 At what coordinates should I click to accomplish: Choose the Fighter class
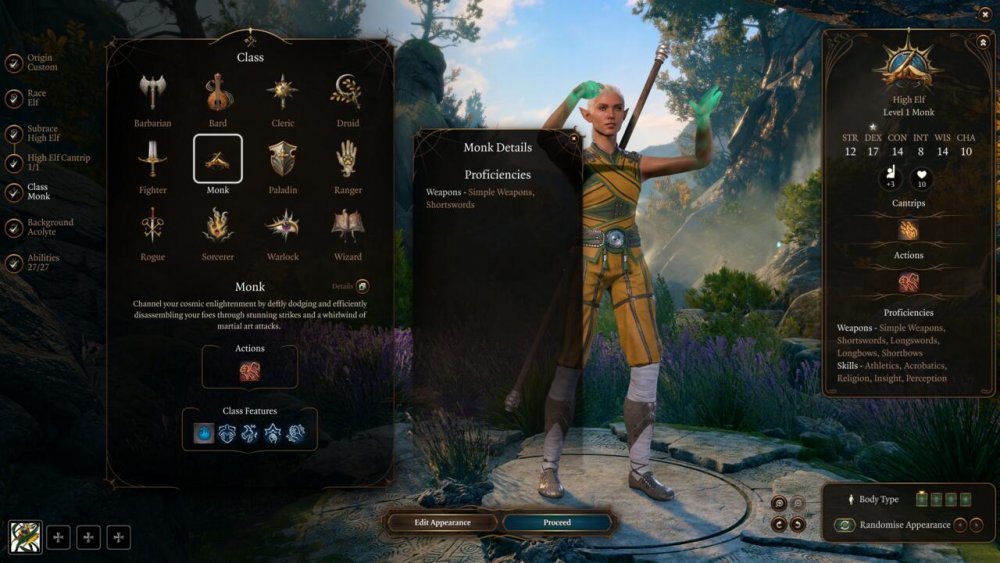(153, 160)
